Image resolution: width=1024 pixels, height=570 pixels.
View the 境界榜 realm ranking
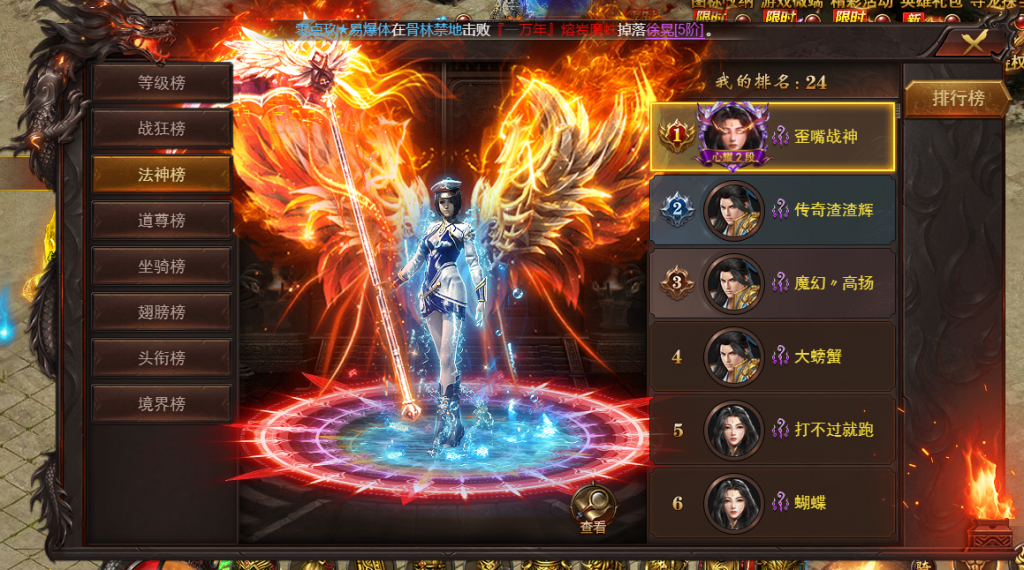coord(162,404)
